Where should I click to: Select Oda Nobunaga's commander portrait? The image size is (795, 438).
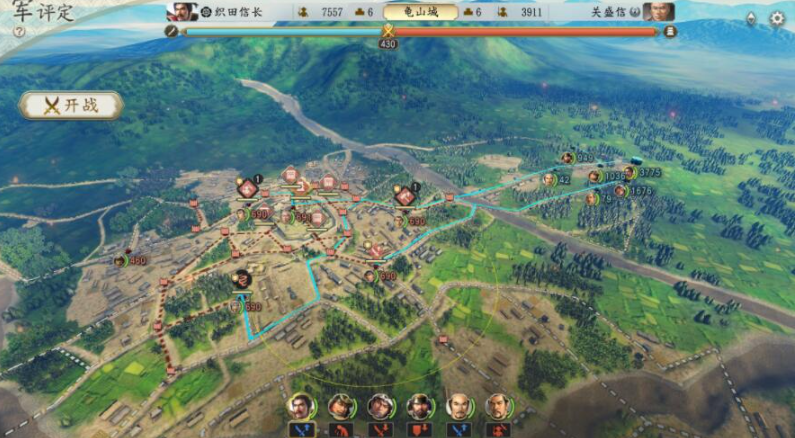point(182,12)
